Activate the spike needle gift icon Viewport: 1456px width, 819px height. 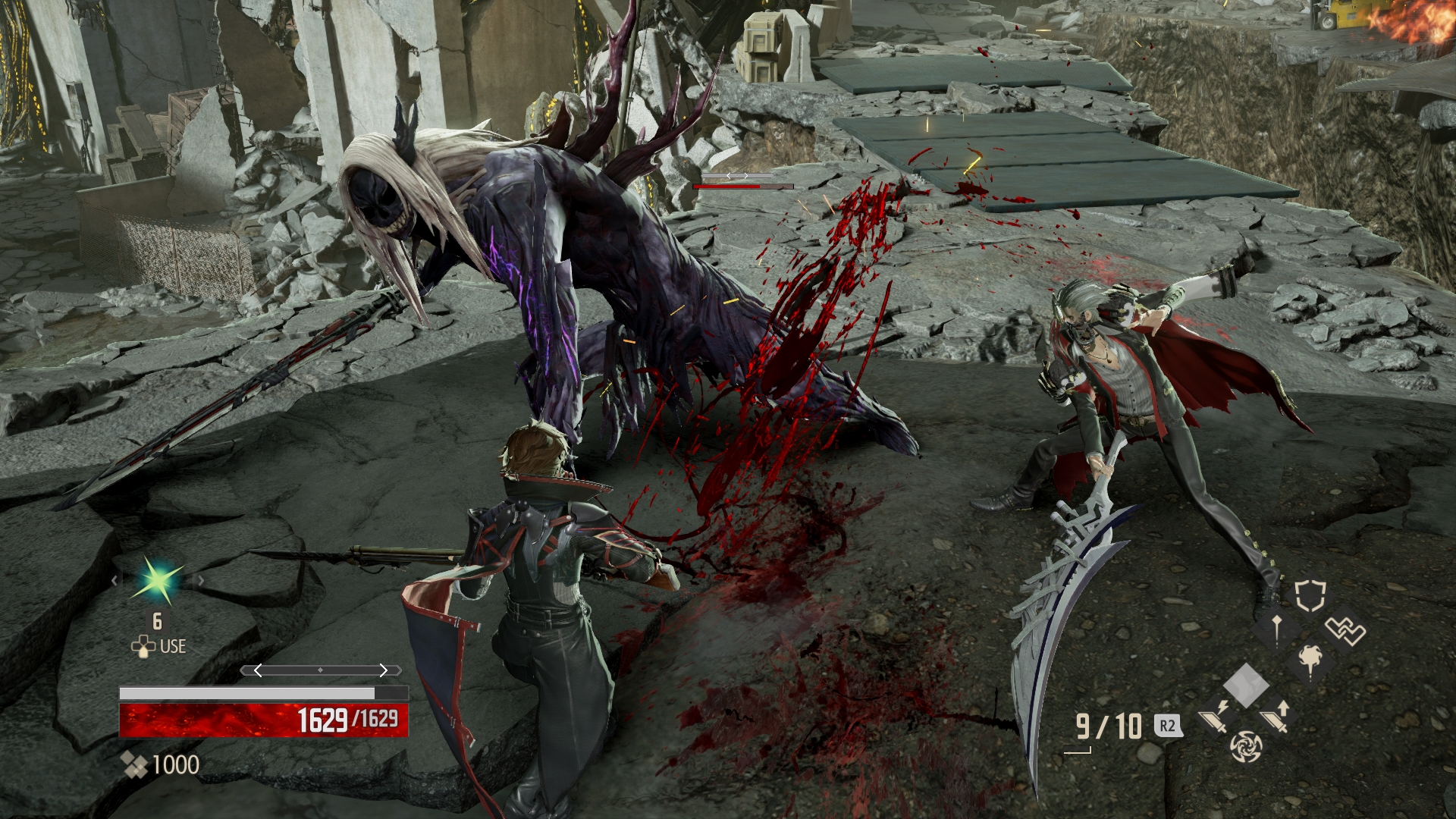[x=1277, y=628]
